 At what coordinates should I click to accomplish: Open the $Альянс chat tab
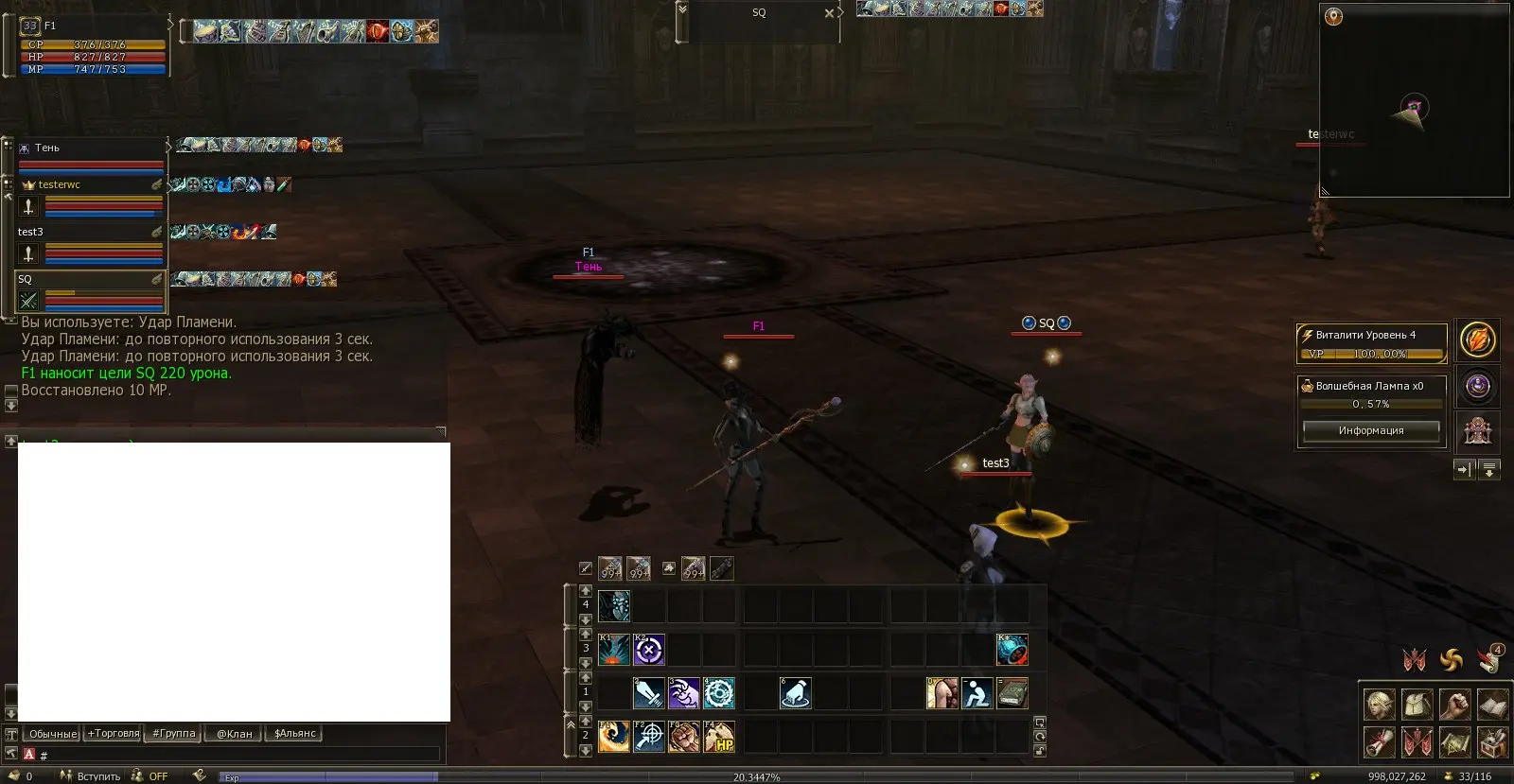295,734
